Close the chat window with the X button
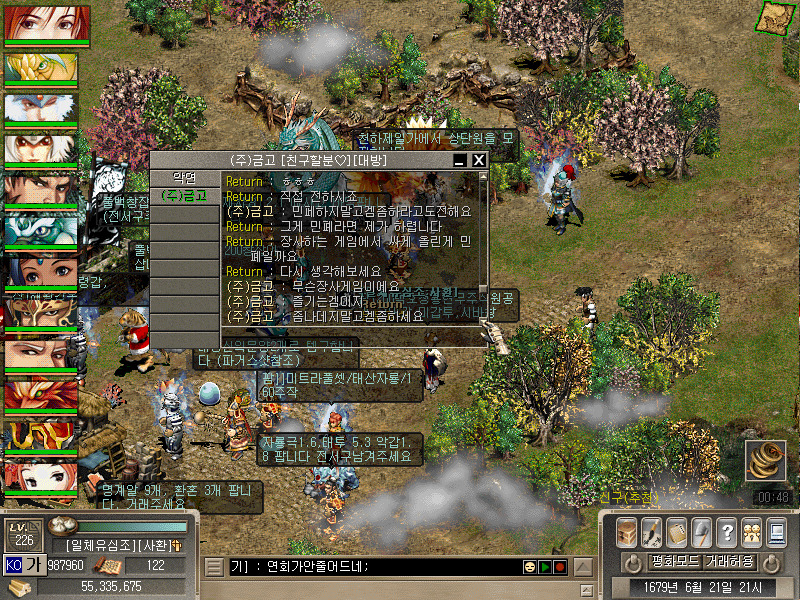The image size is (800, 600). click(479, 160)
